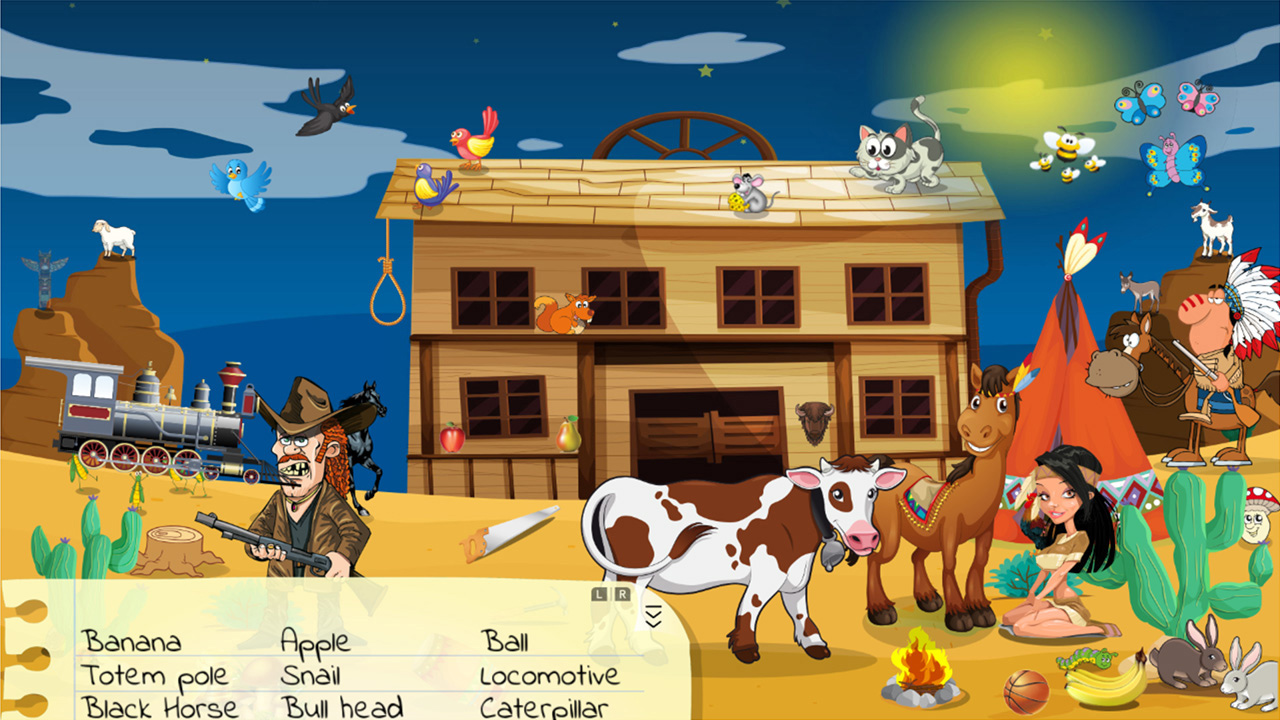This screenshot has width=1280, height=720.
Task: Click the "Bull head" list entry
Action: (x=344, y=706)
